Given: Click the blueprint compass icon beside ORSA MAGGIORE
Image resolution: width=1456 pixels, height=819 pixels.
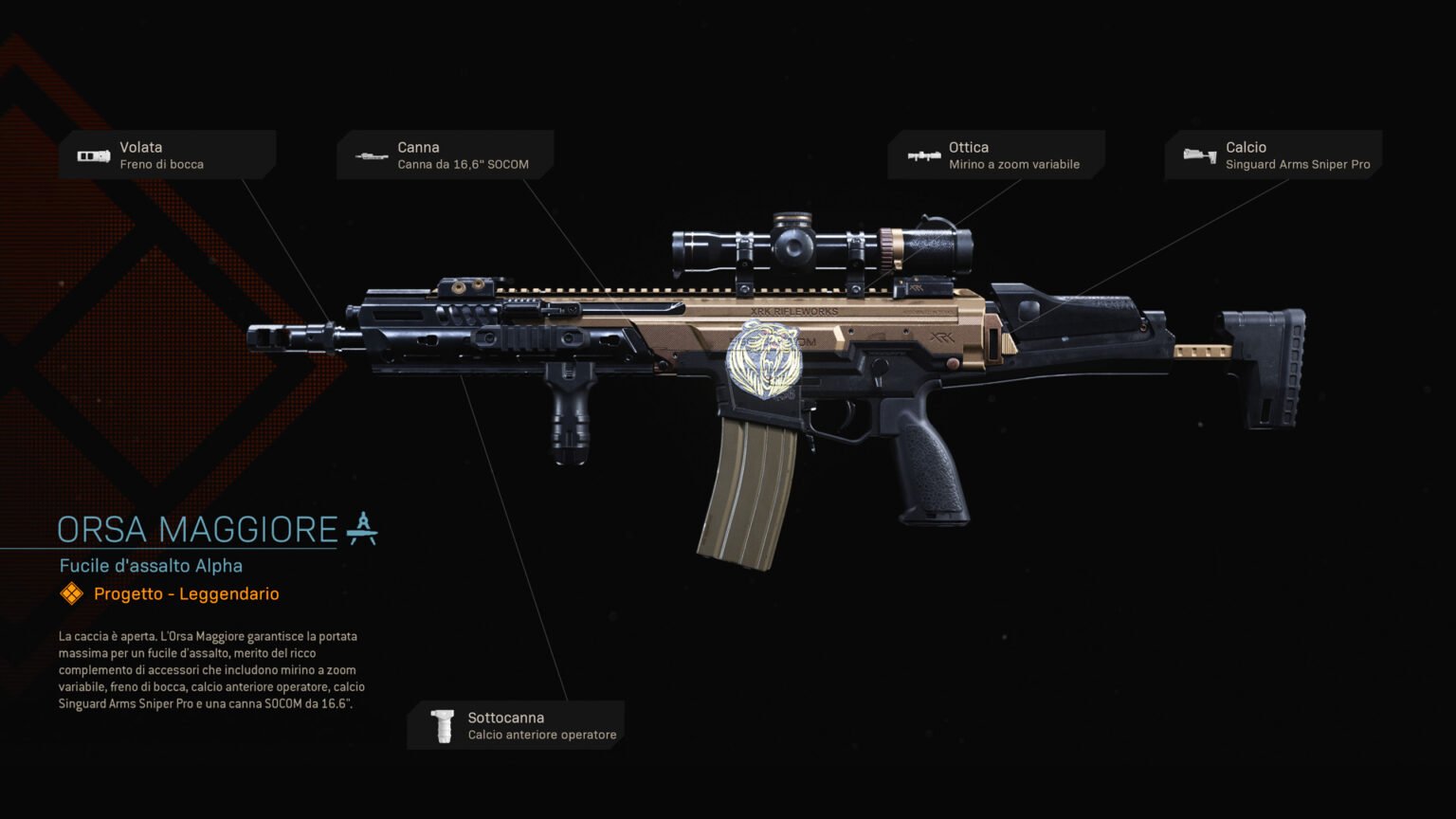Looking at the screenshot, I should [x=361, y=529].
